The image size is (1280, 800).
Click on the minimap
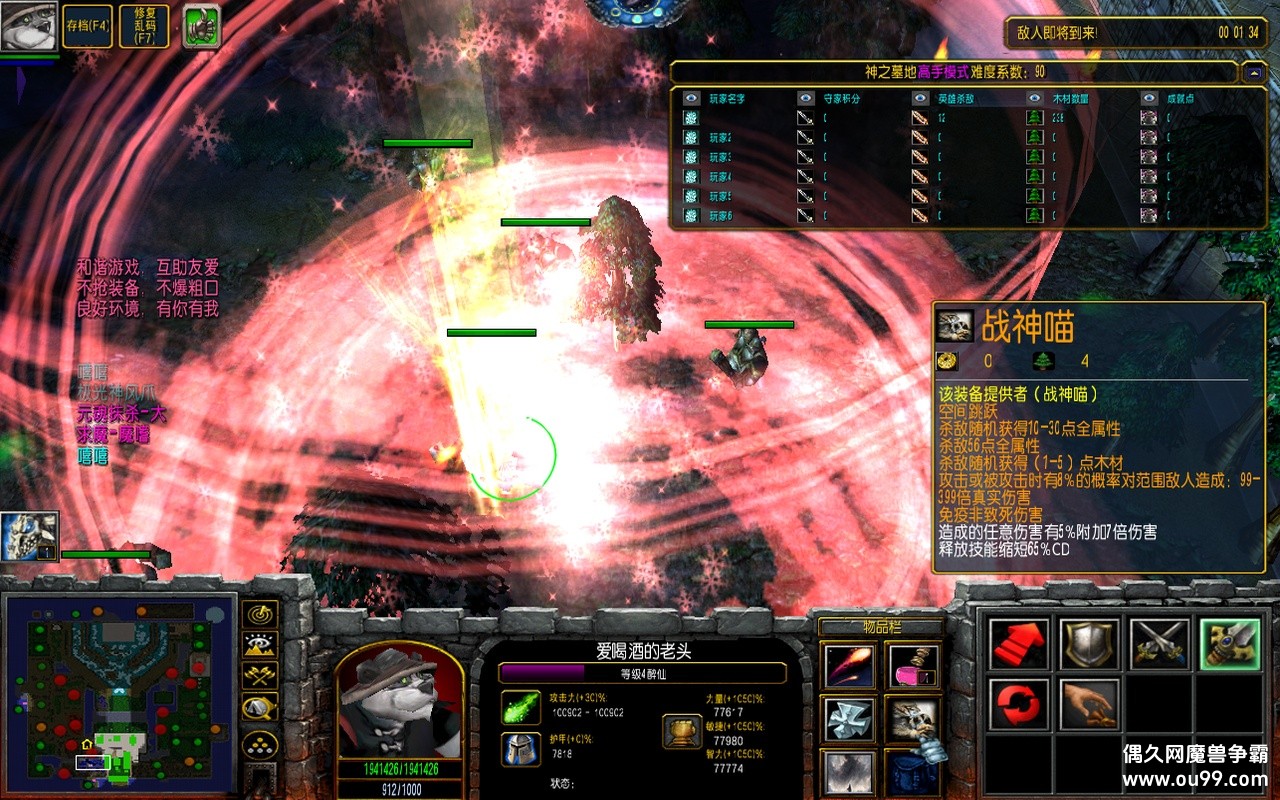pos(120,692)
